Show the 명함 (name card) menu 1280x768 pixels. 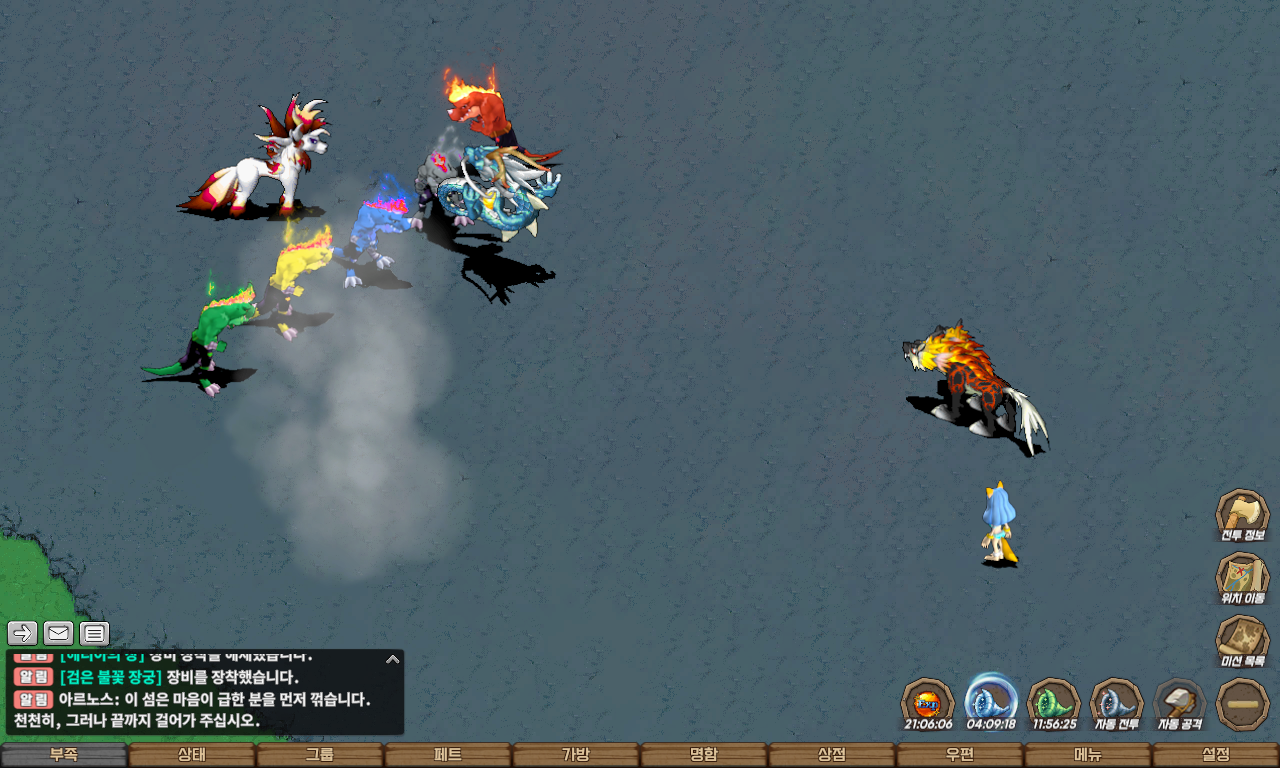click(704, 755)
